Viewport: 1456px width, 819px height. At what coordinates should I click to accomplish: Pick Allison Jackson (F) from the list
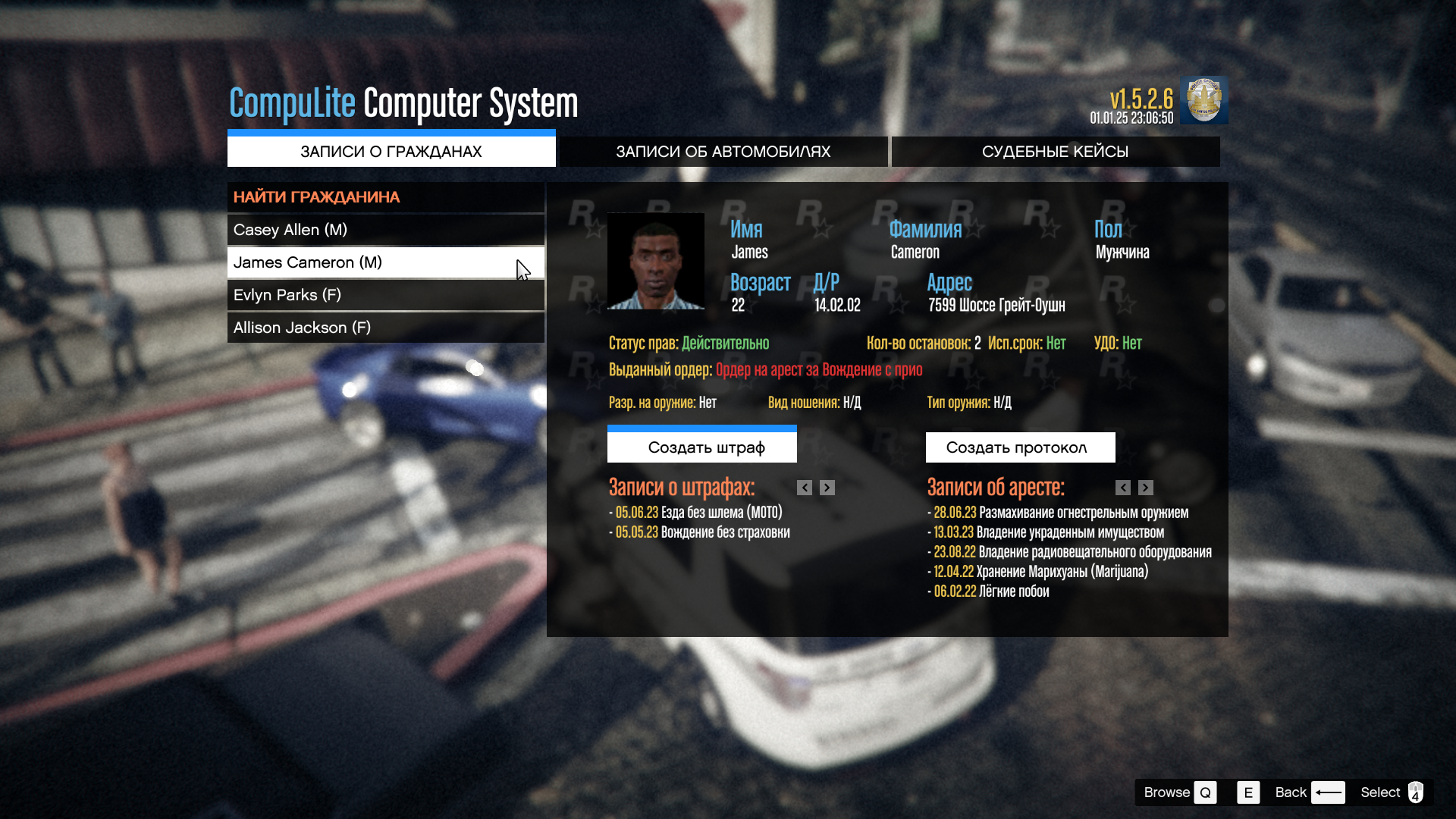[x=385, y=328]
